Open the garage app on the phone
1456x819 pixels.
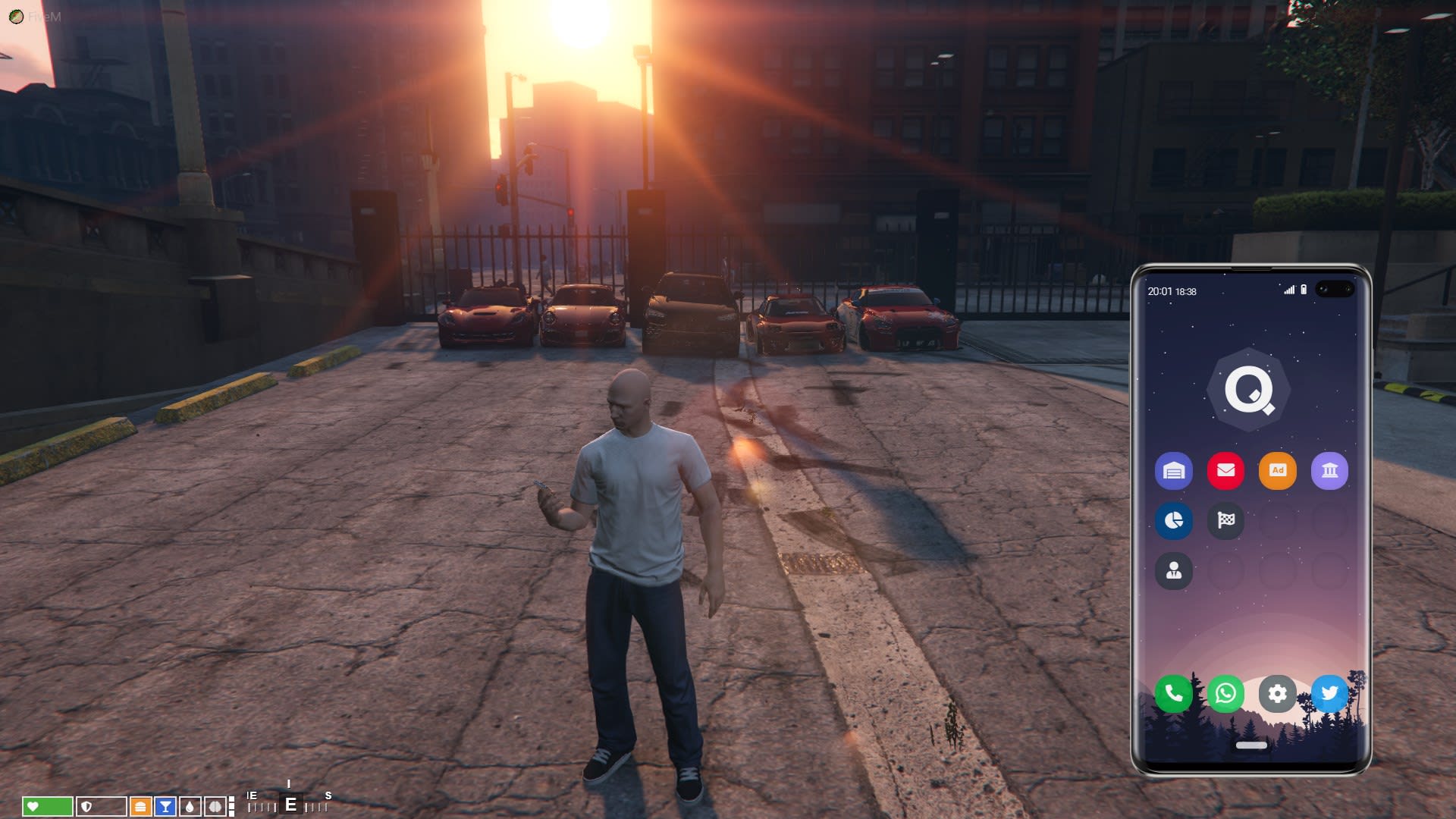click(1173, 471)
